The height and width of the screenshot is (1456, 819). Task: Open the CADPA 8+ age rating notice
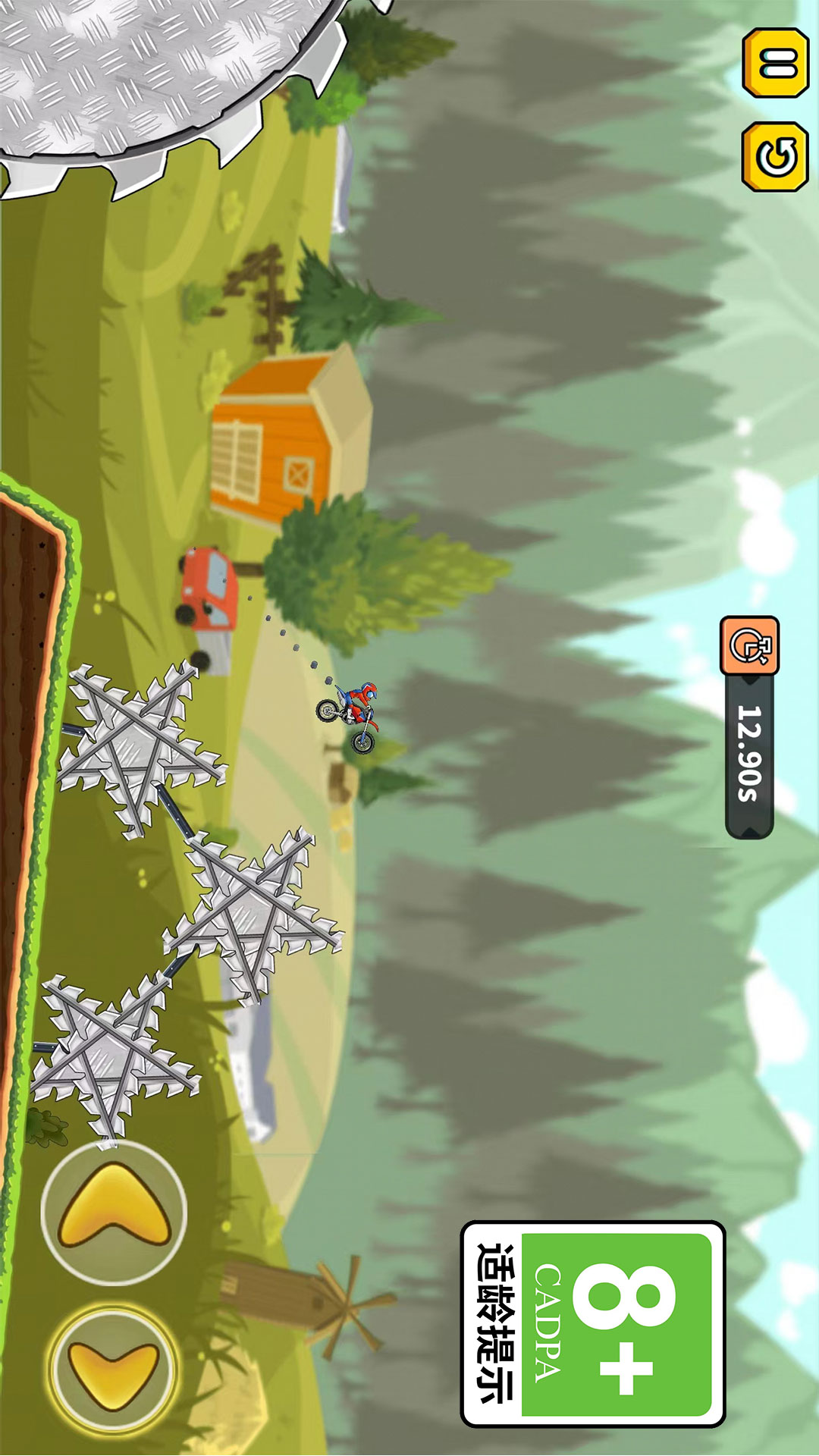pyautogui.click(x=593, y=1323)
